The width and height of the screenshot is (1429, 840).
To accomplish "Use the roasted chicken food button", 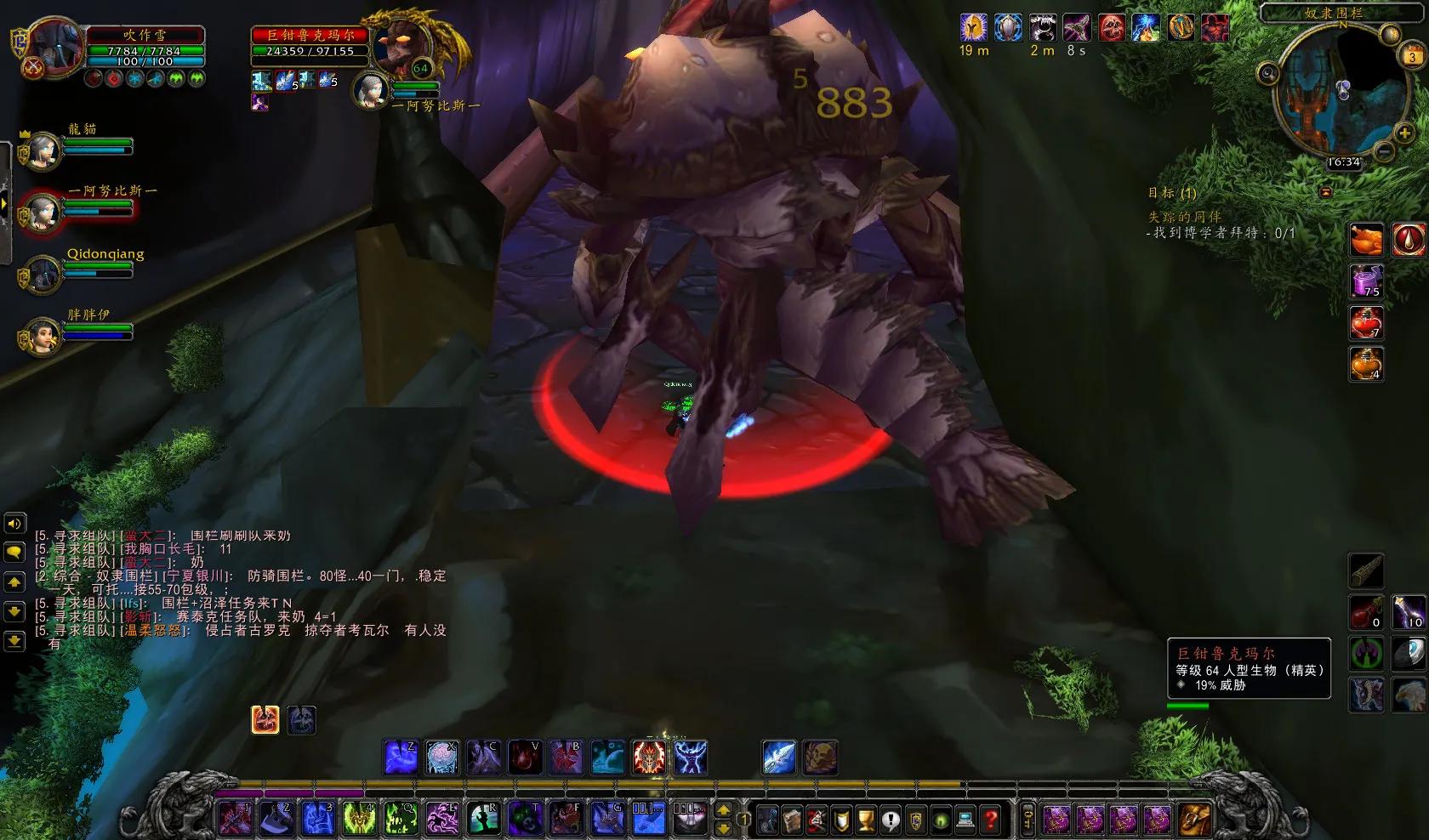I will (1367, 241).
